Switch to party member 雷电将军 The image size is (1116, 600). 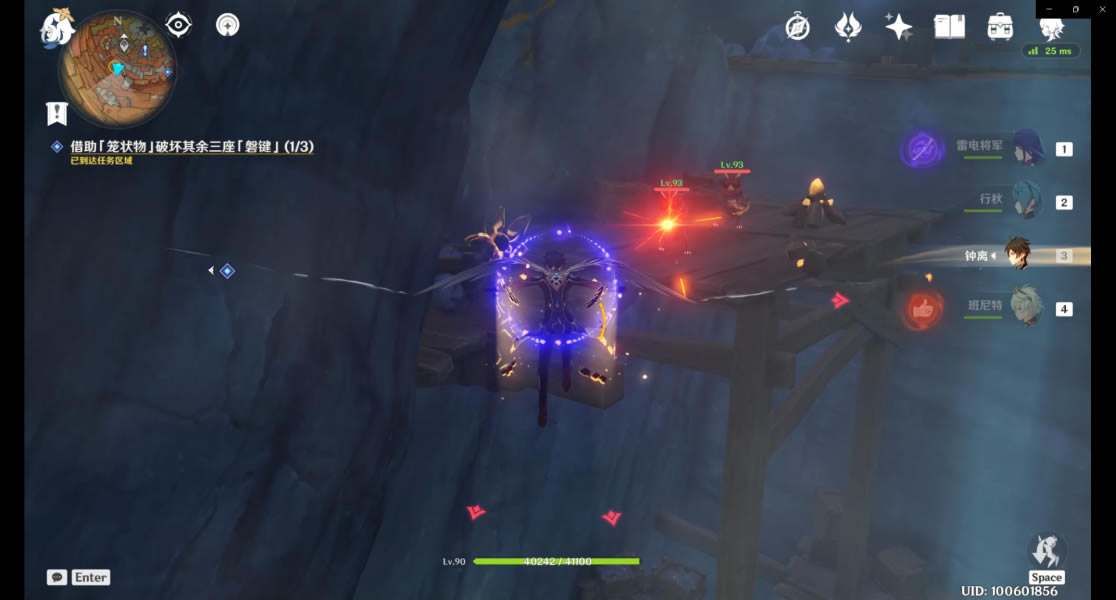pos(1027,149)
